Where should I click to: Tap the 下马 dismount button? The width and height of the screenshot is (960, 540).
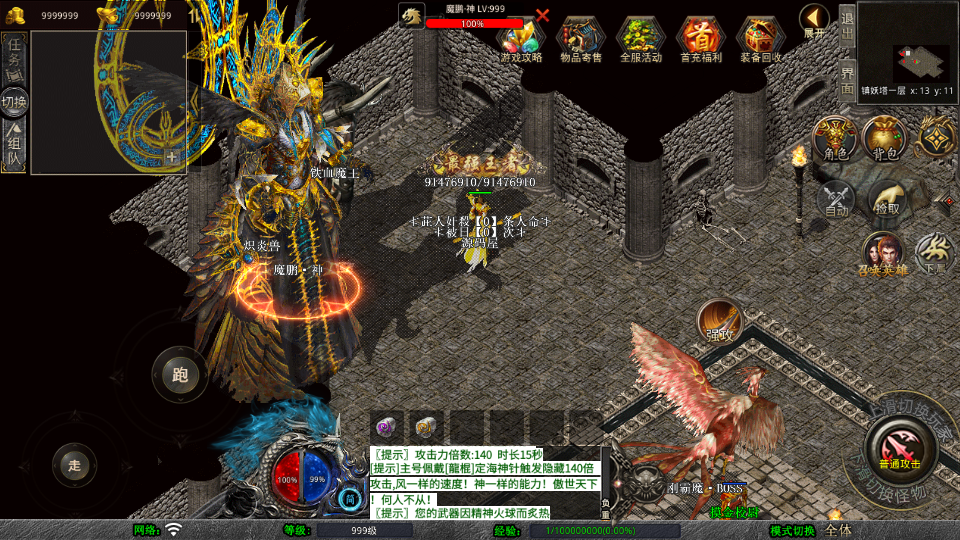(935, 253)
